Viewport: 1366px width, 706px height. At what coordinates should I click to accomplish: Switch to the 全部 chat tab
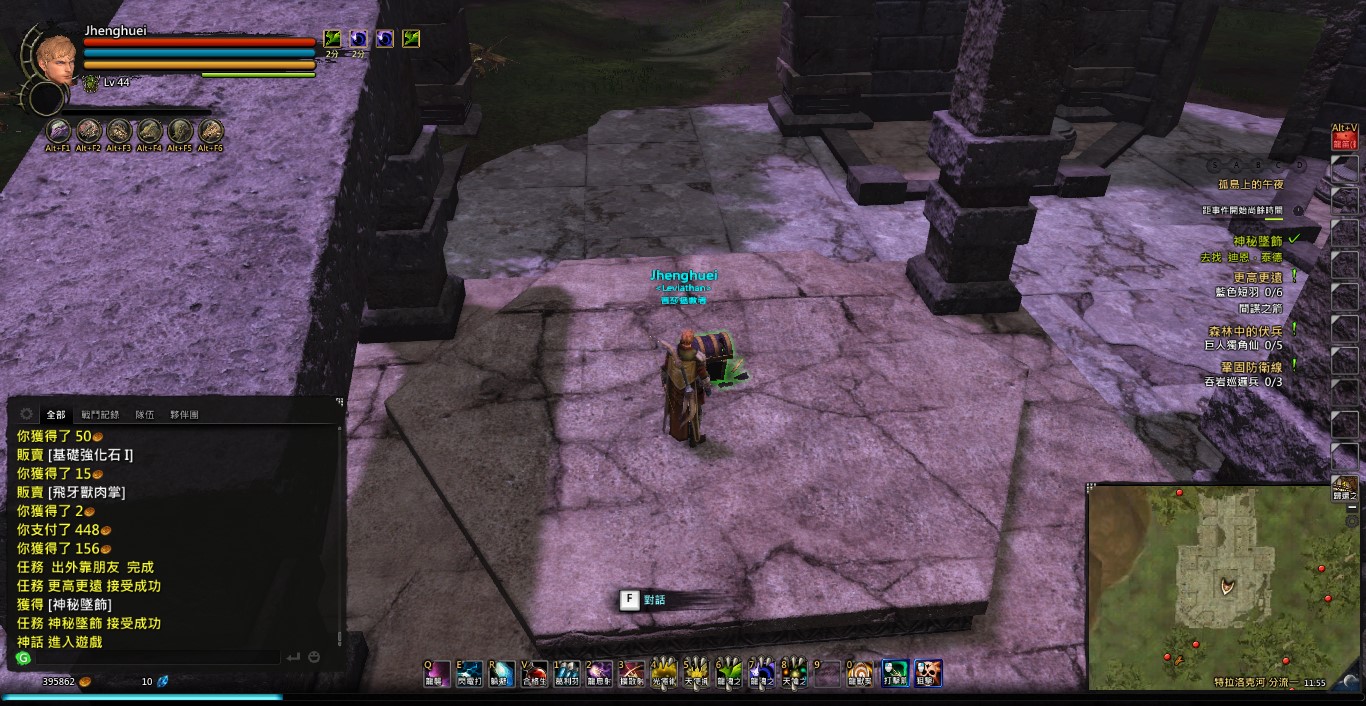[x=56, y=414]
